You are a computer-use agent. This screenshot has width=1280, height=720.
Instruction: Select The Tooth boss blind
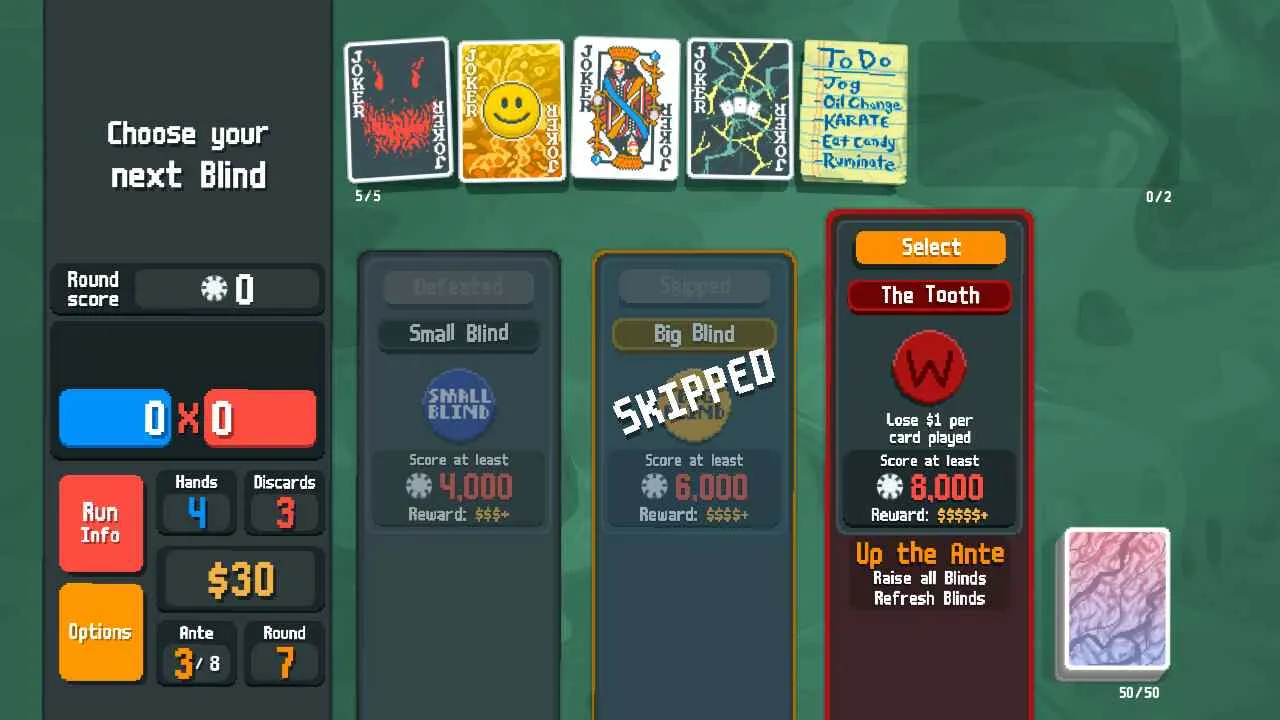coord(930,248)
